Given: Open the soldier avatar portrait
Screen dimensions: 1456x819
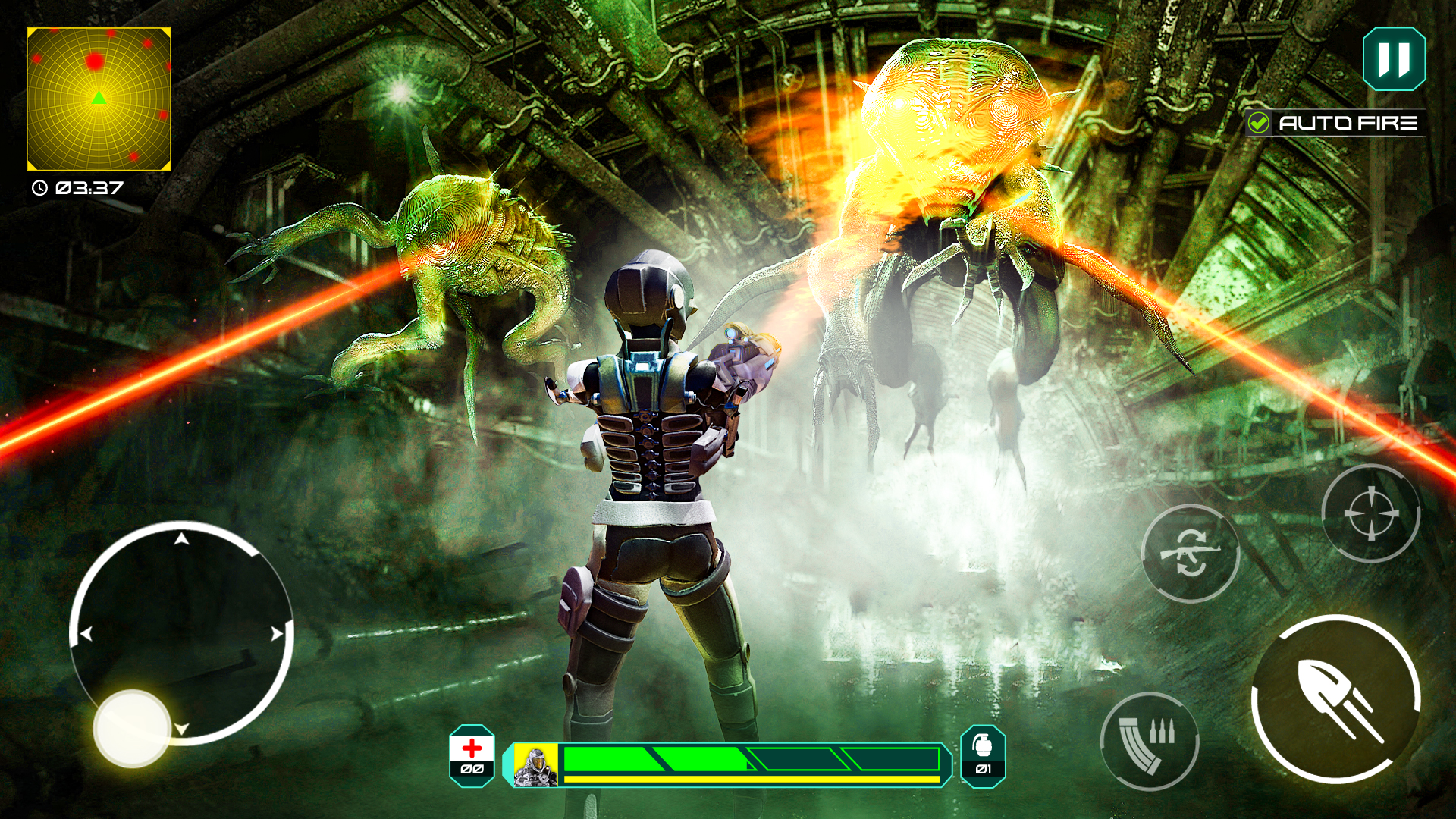Looking at the screenshot, I should [x=536, y=762].
